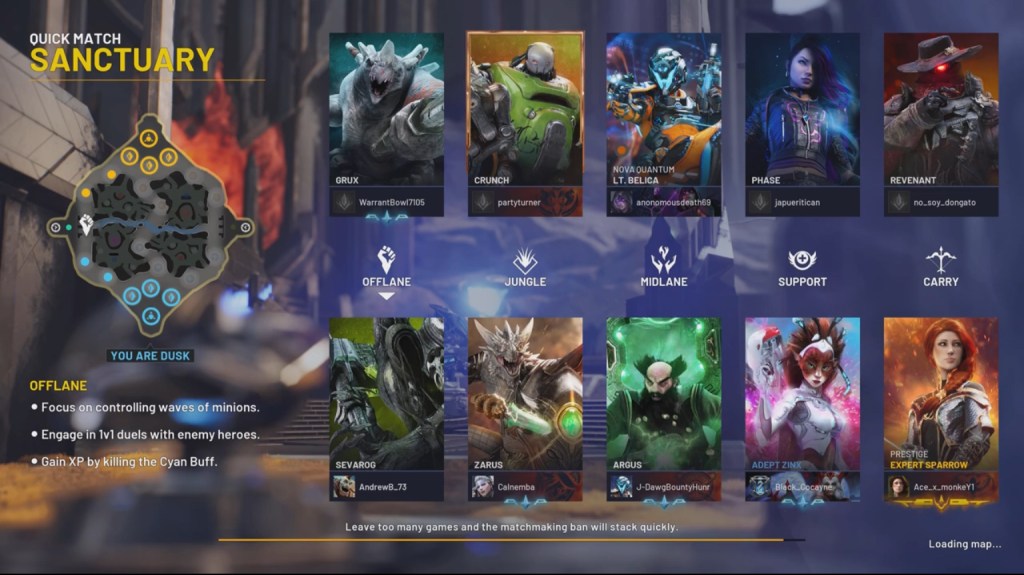The image size is (1024, 575).
Task: Choose the Zarus hero card
Action: point(525,390)
